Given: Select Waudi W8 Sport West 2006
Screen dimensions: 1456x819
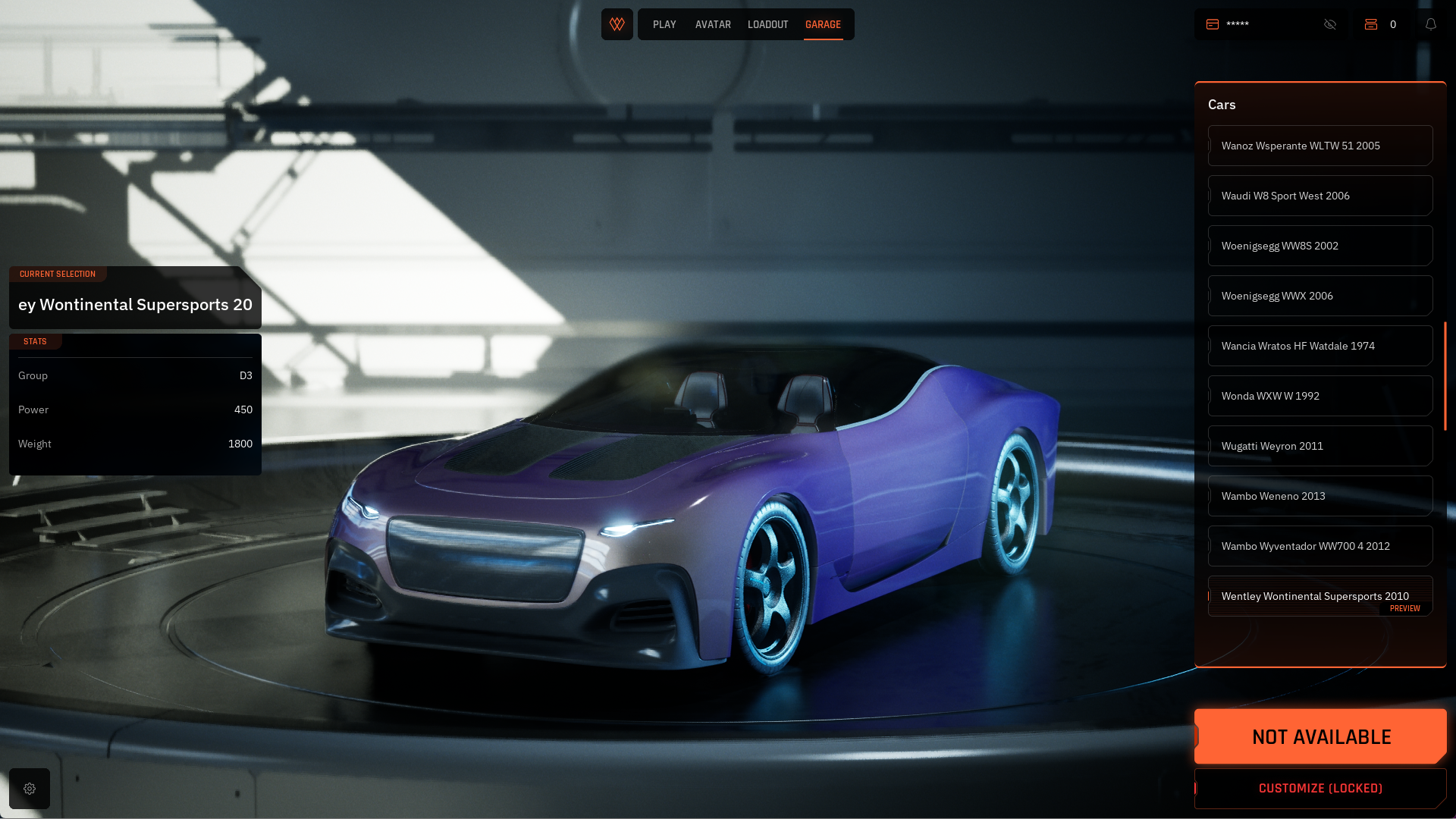Looking at the screenshot, I should coord(1320,196).
